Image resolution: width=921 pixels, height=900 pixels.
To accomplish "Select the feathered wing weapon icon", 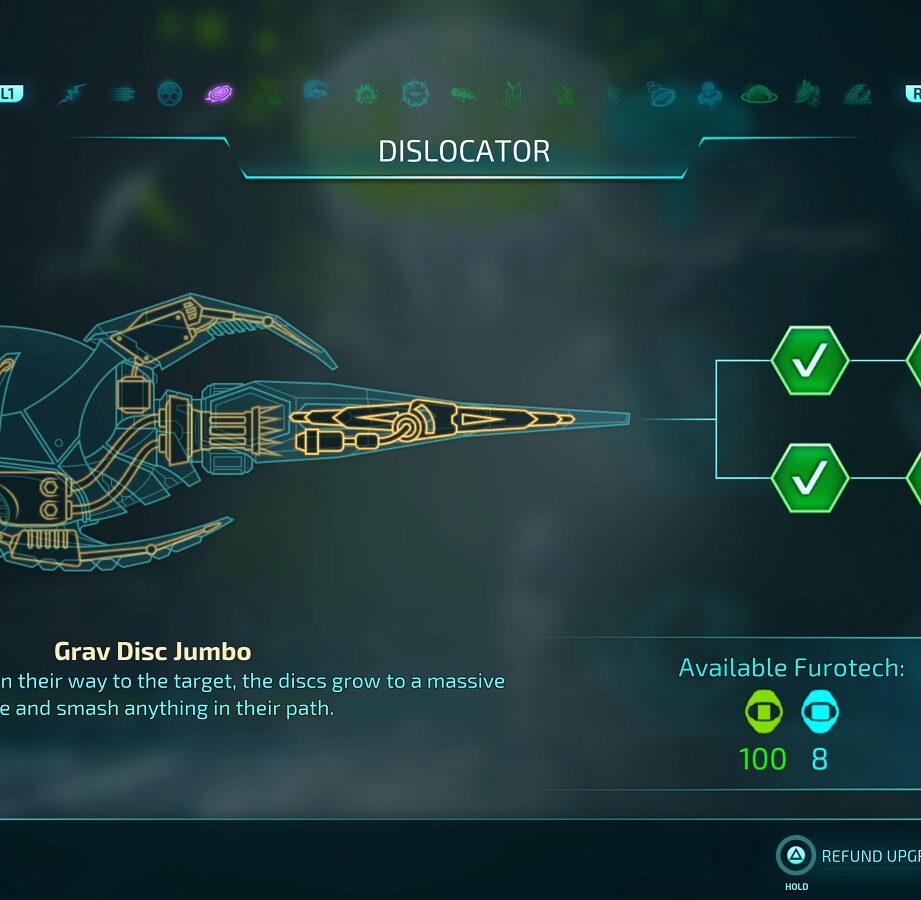I will tap(857, 94).
